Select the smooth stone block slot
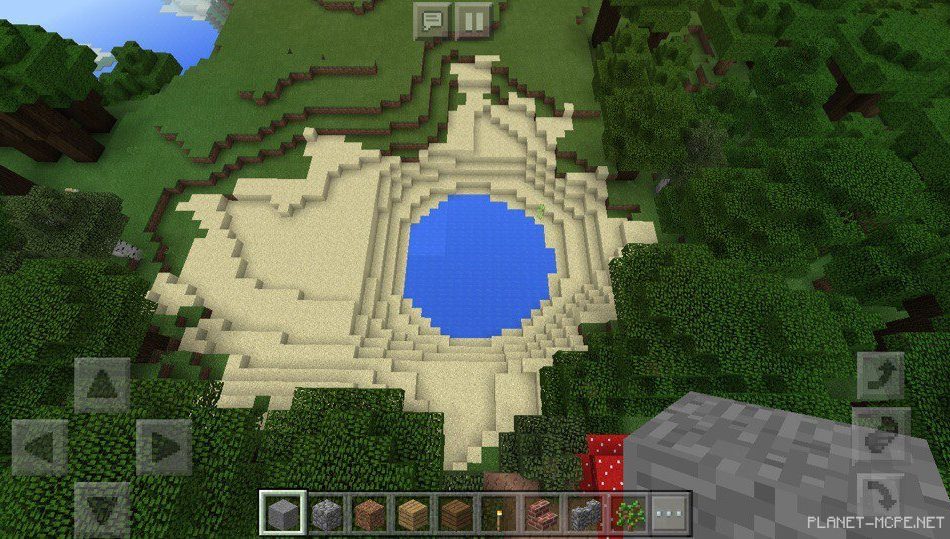Viewport: 950px width, 539px height. coord(283,514)
